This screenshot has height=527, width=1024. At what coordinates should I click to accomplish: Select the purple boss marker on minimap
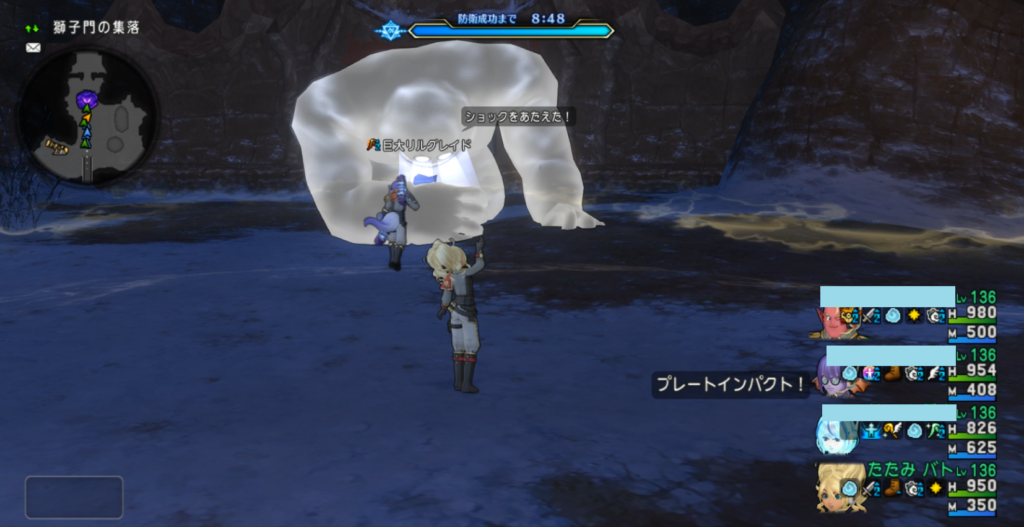pos(87,99)
